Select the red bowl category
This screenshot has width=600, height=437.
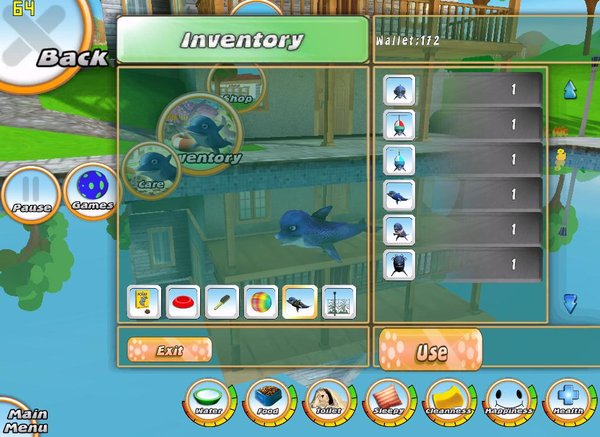[183, 302]
